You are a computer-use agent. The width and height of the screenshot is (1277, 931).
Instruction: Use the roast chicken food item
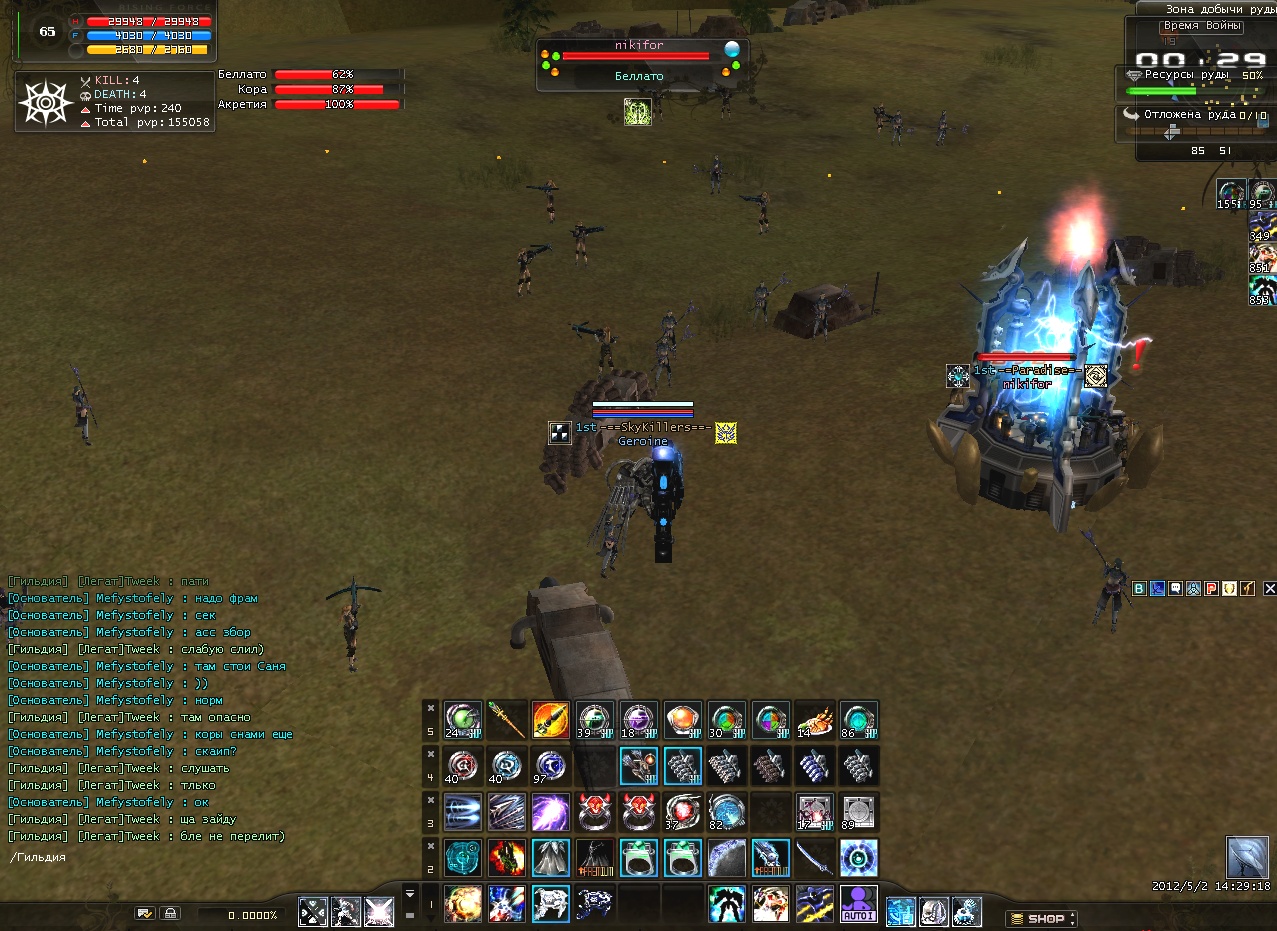tap(815, 720)
